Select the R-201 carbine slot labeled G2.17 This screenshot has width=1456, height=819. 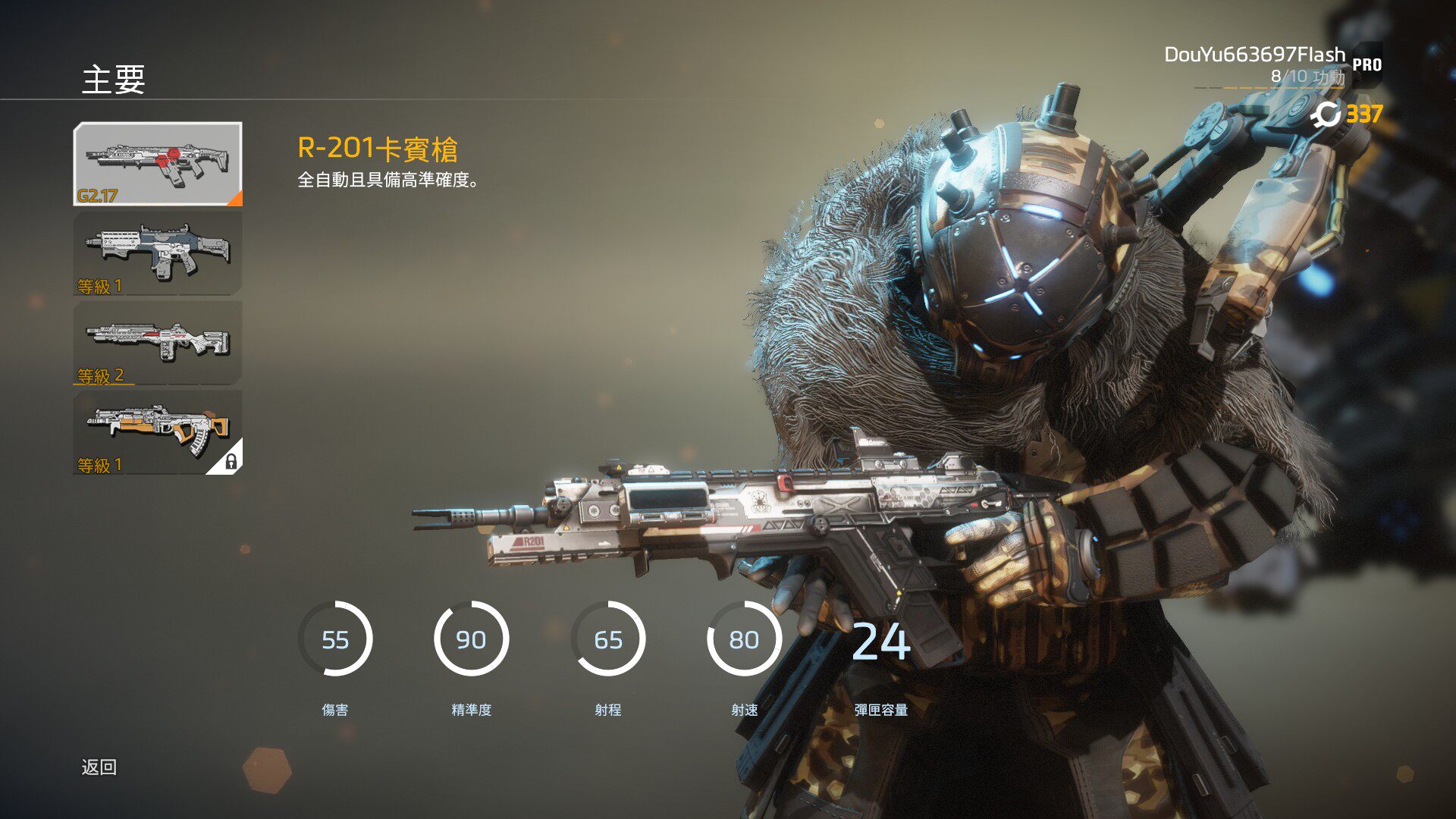click(x=158, y=164)
